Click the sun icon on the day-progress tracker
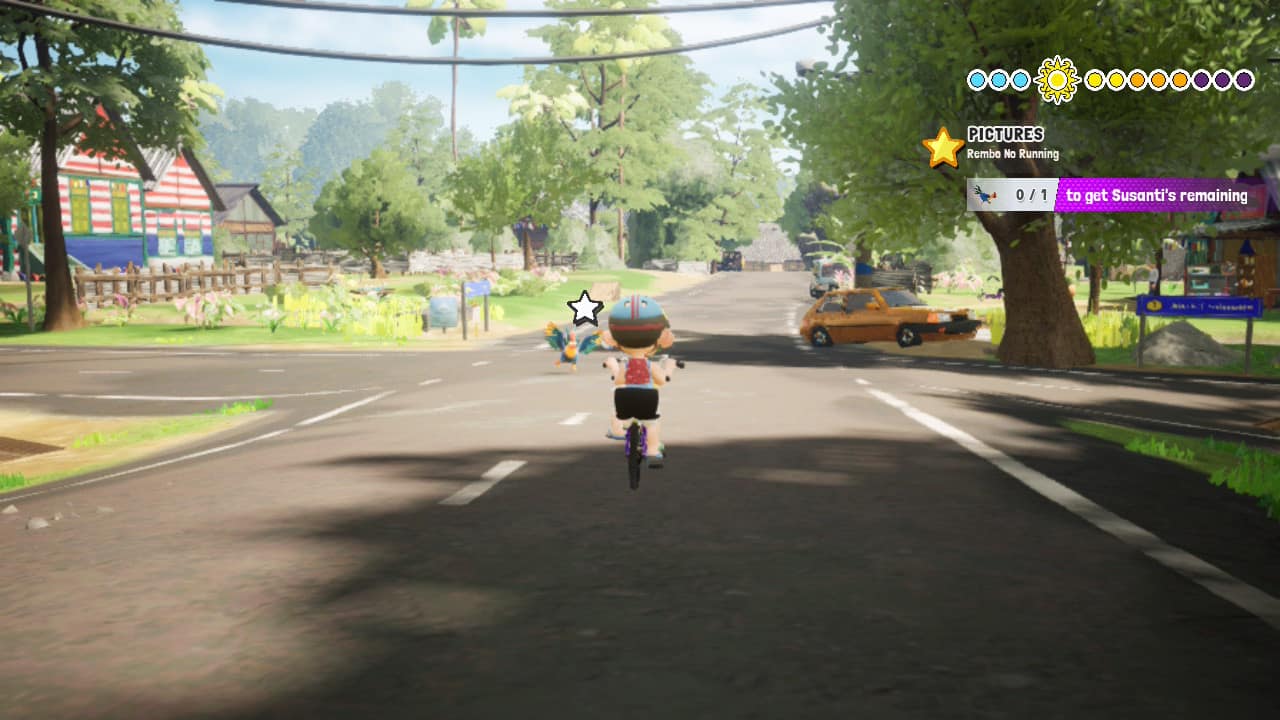Screen dimensions: 1280x720 coord(1057,79)
